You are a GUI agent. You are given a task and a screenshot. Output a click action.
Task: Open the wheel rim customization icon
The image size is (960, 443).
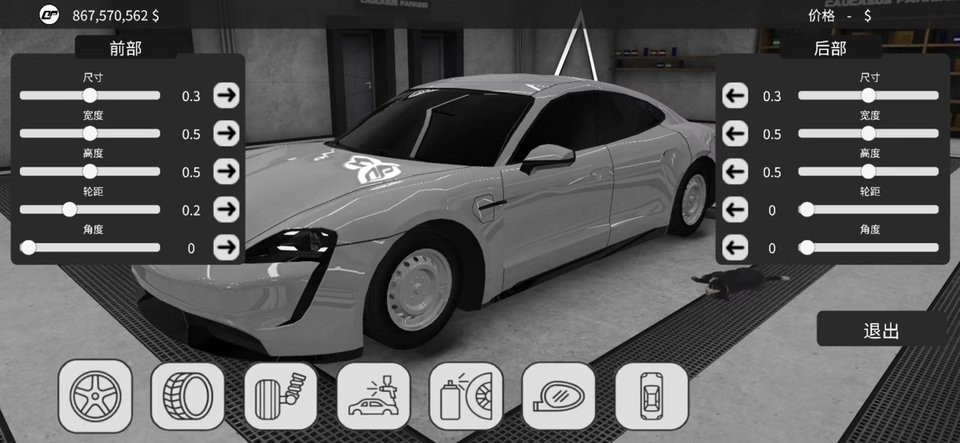coord(95,396)
